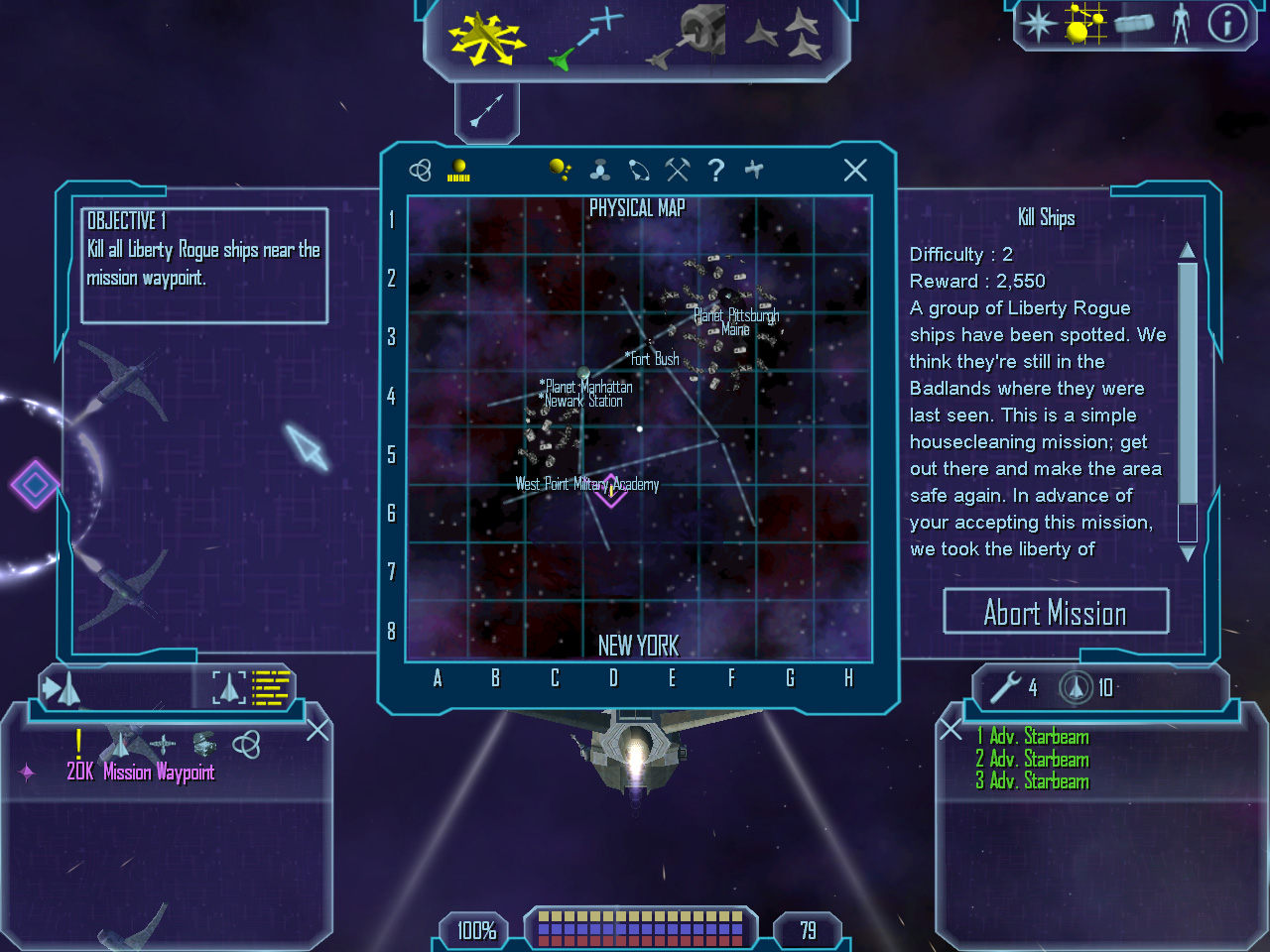The image size is (1270, 952).
Task: Open the current information screen with the i icon
Action: [x=1227, y=25]
